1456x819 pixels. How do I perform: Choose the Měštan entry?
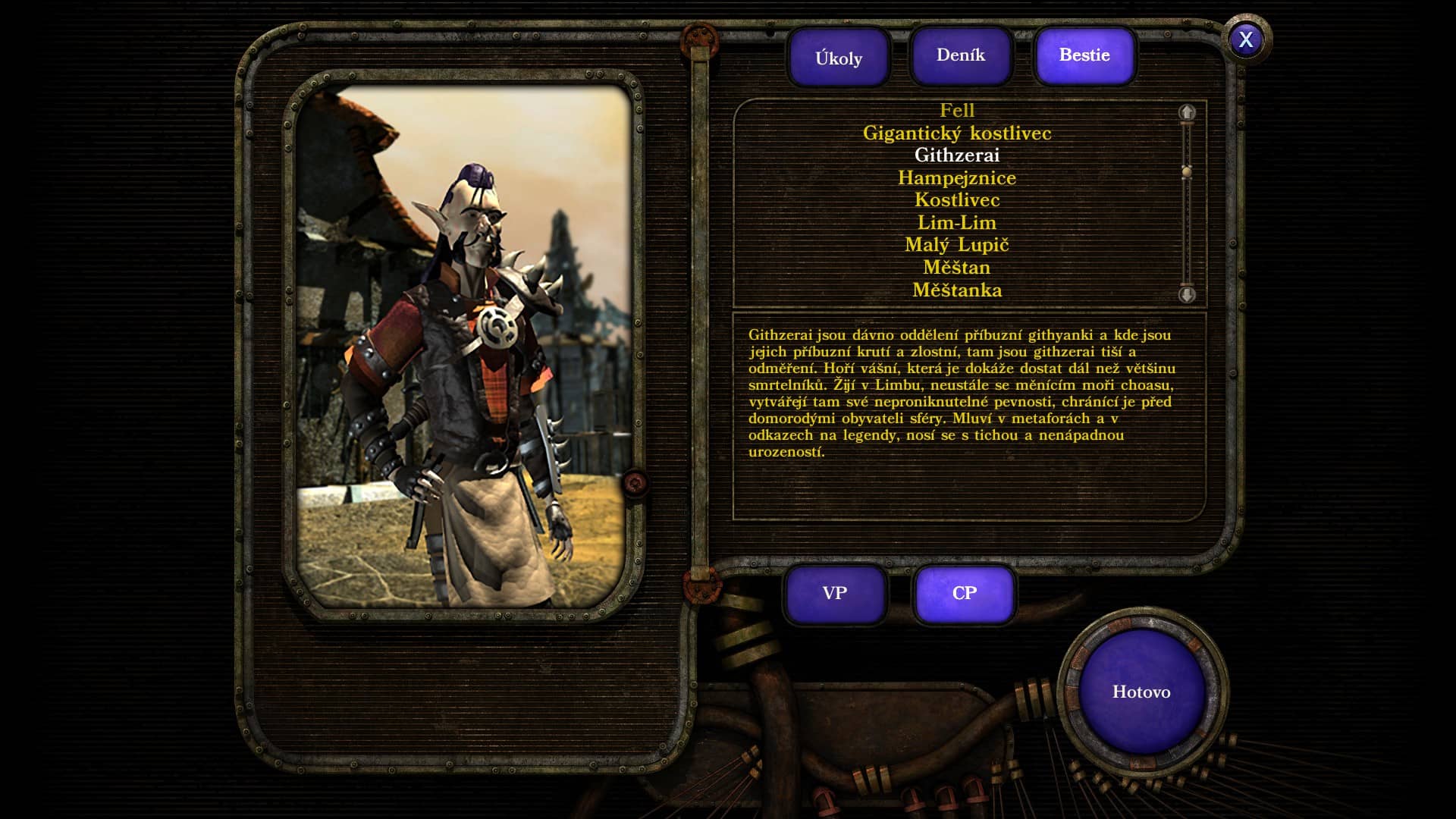pyautogui.click(x=957, y=268)
